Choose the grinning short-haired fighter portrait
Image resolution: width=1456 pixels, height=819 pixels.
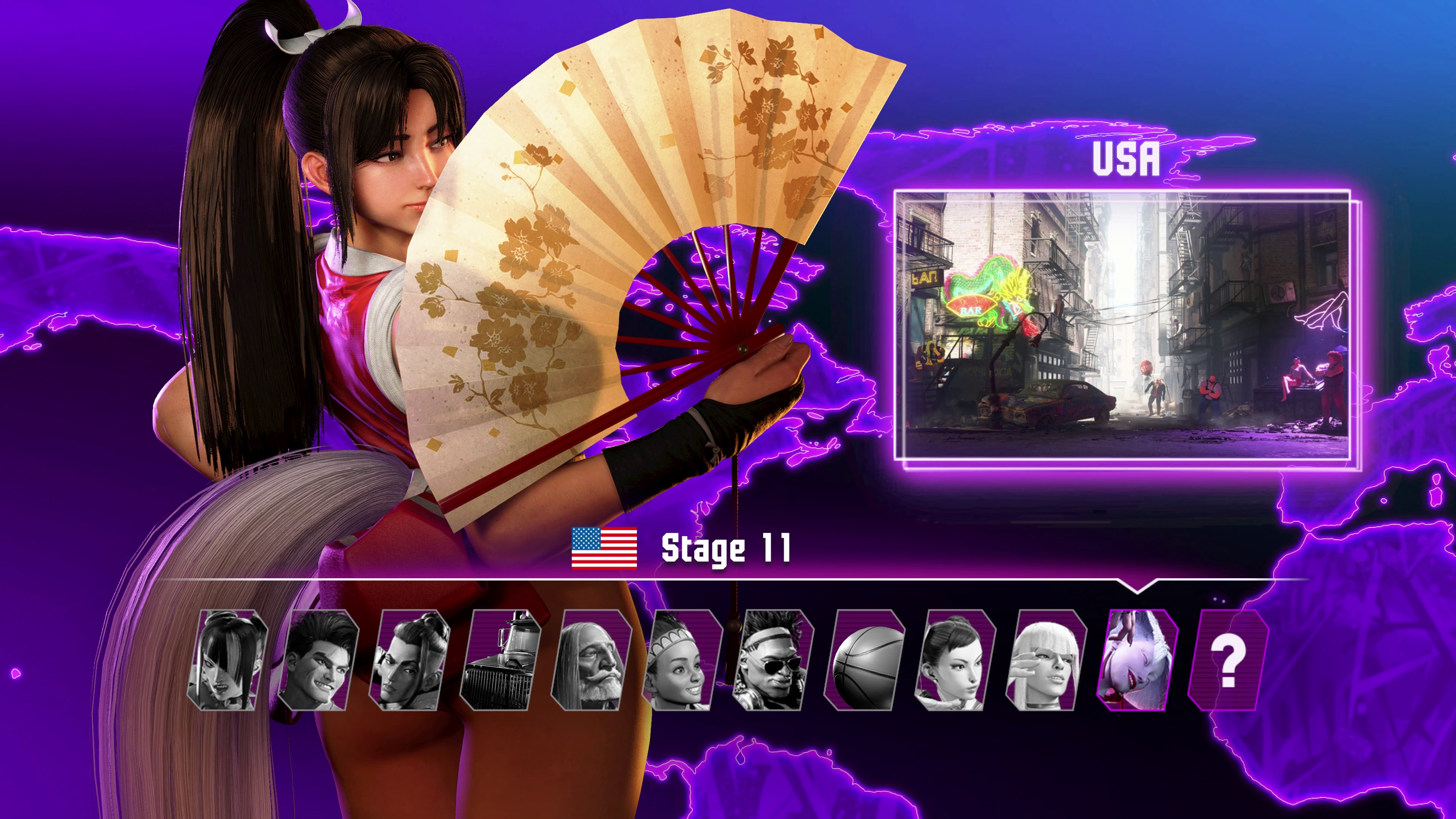pyautogui.click(x=318, y=660)
